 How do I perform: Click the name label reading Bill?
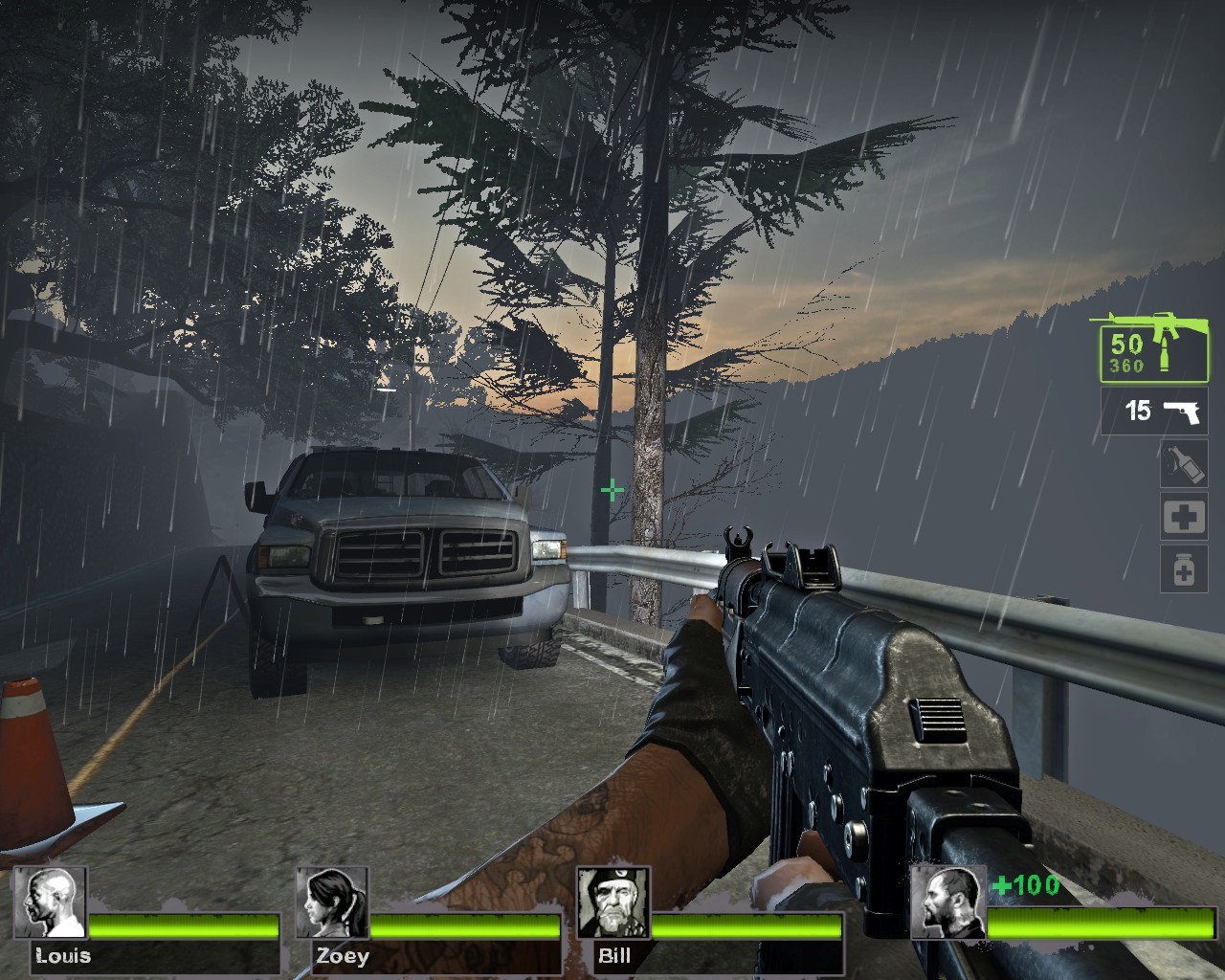pyautogui.click(x=615, y=957)
